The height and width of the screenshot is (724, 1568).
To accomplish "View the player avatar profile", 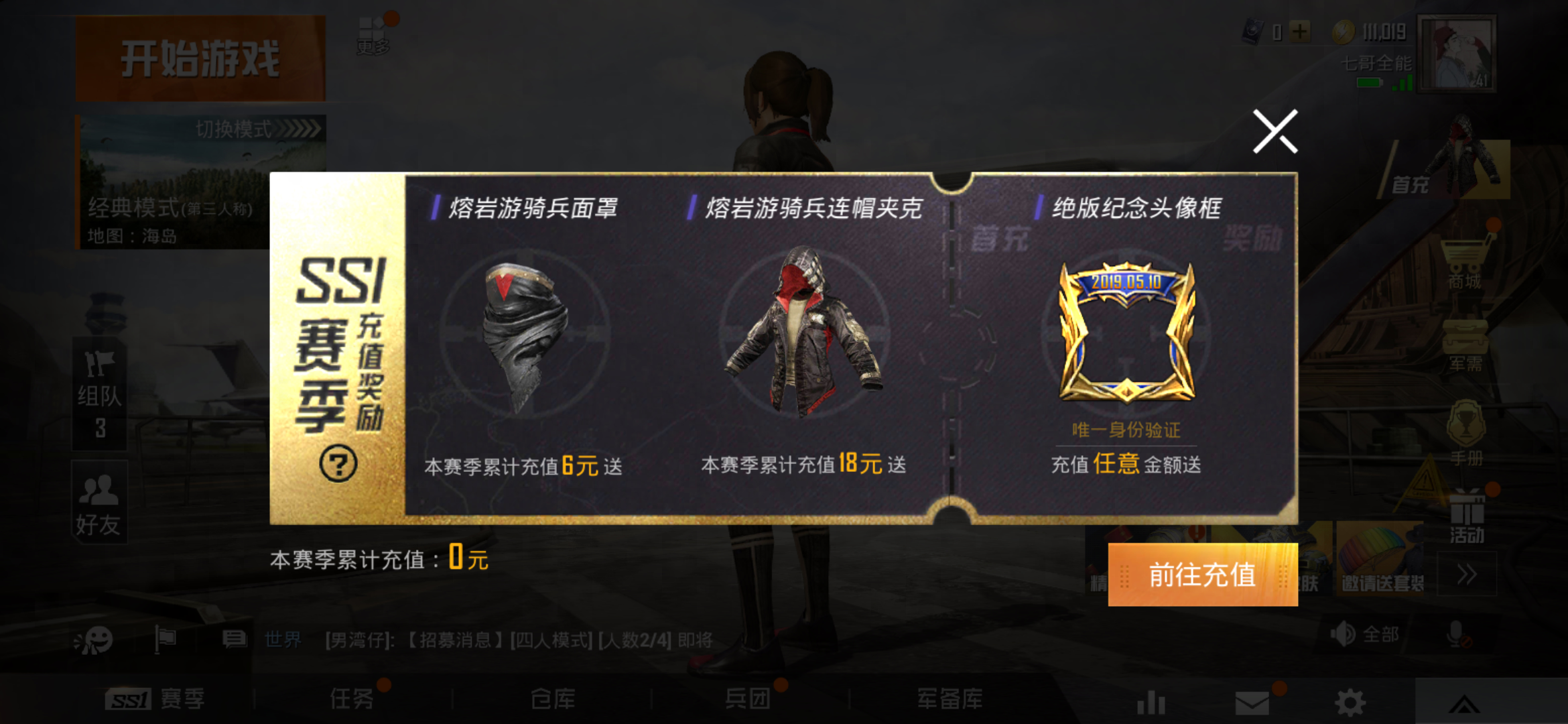I will pos(1457,54).
